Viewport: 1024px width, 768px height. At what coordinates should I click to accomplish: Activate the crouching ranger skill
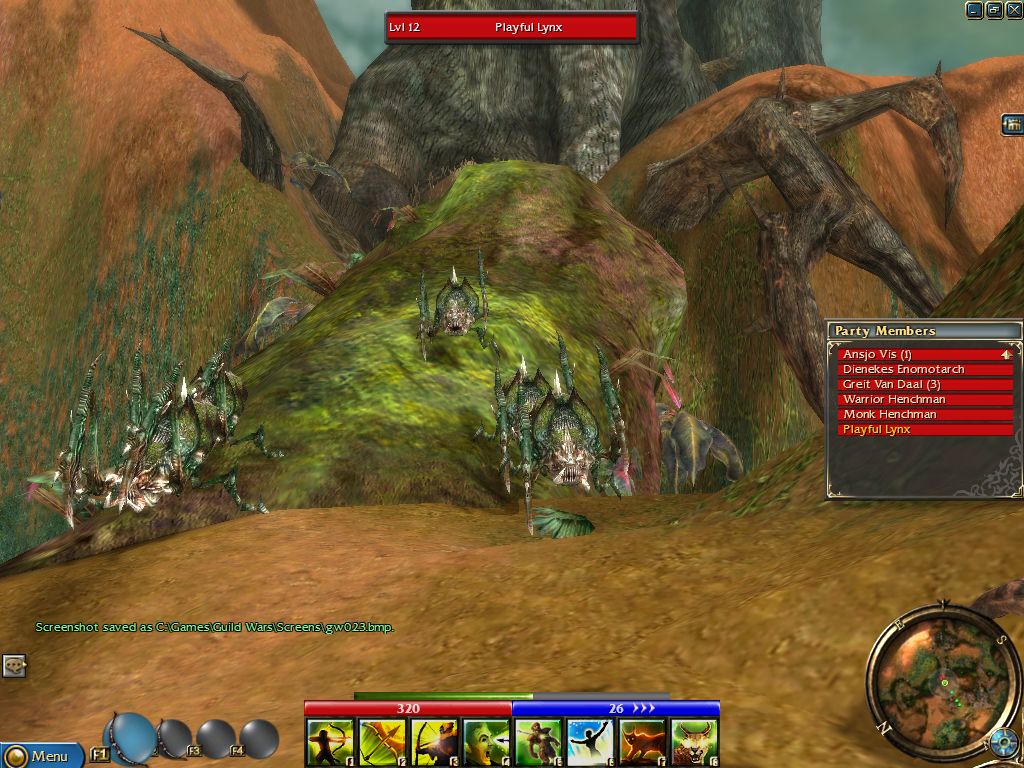coord(539,742)
